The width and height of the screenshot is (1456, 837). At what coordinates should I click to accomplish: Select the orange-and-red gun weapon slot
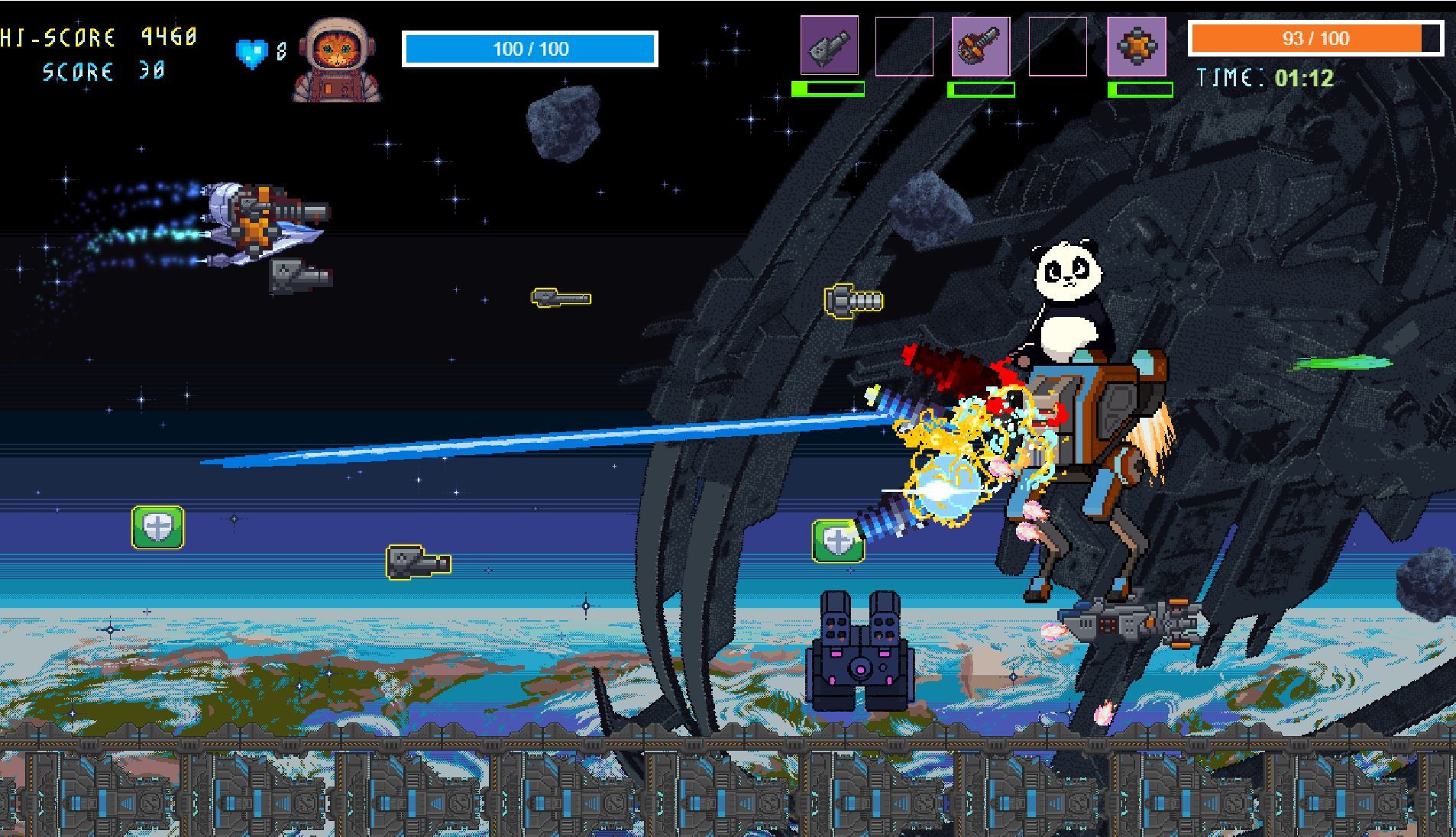click(x=981, y=47)
